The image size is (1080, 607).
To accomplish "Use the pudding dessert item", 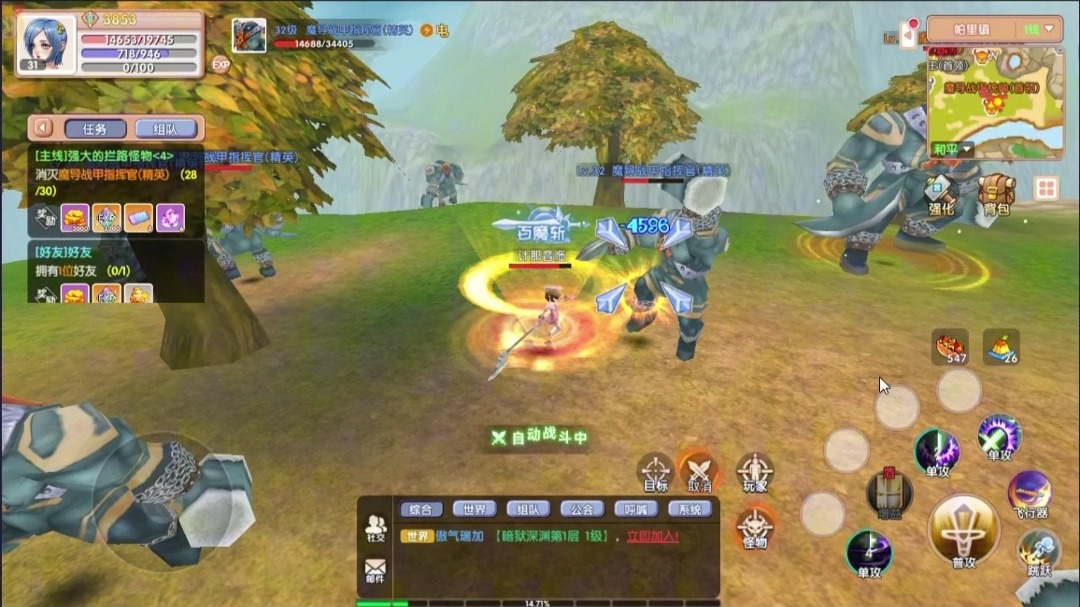I will click(1002, 345).
